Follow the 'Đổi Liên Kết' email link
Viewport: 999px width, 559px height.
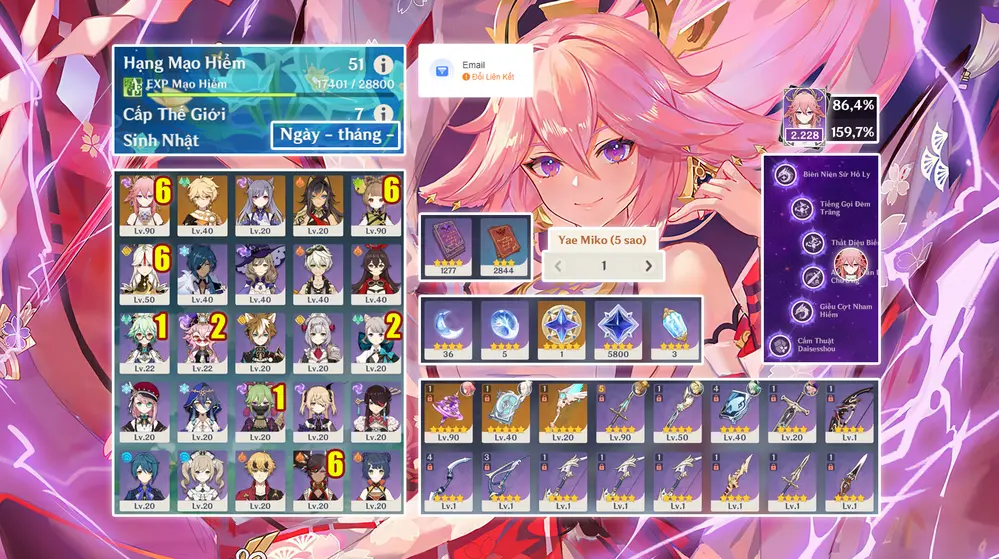[487, 77]
